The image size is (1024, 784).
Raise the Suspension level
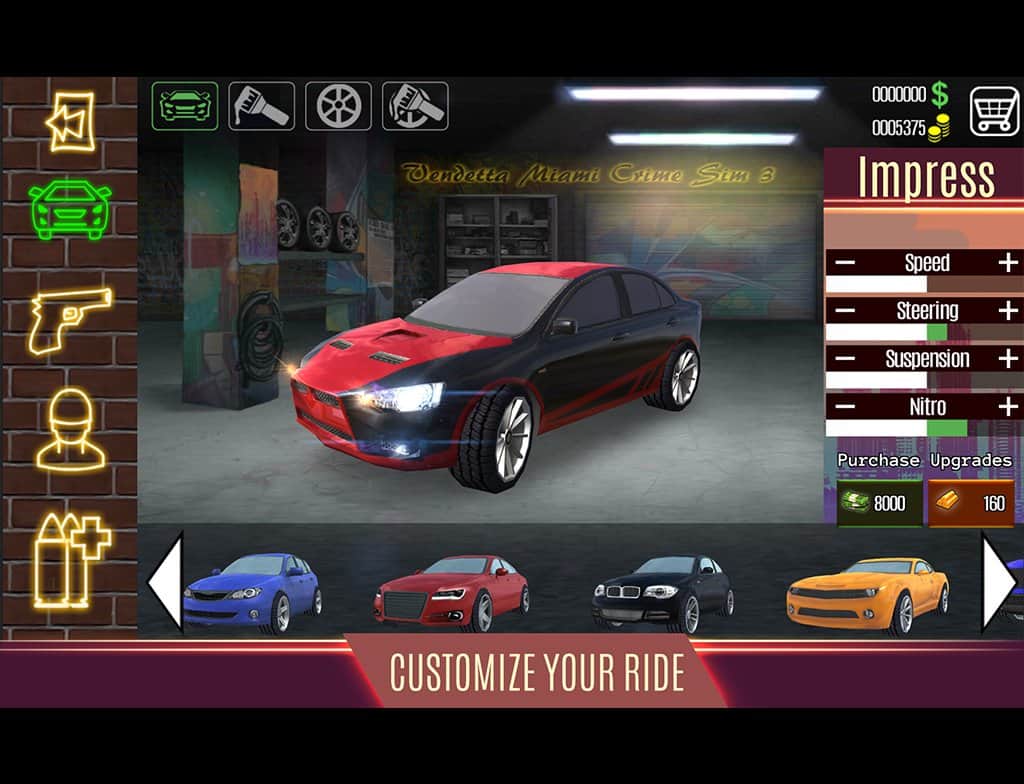tap(1008, 358)
